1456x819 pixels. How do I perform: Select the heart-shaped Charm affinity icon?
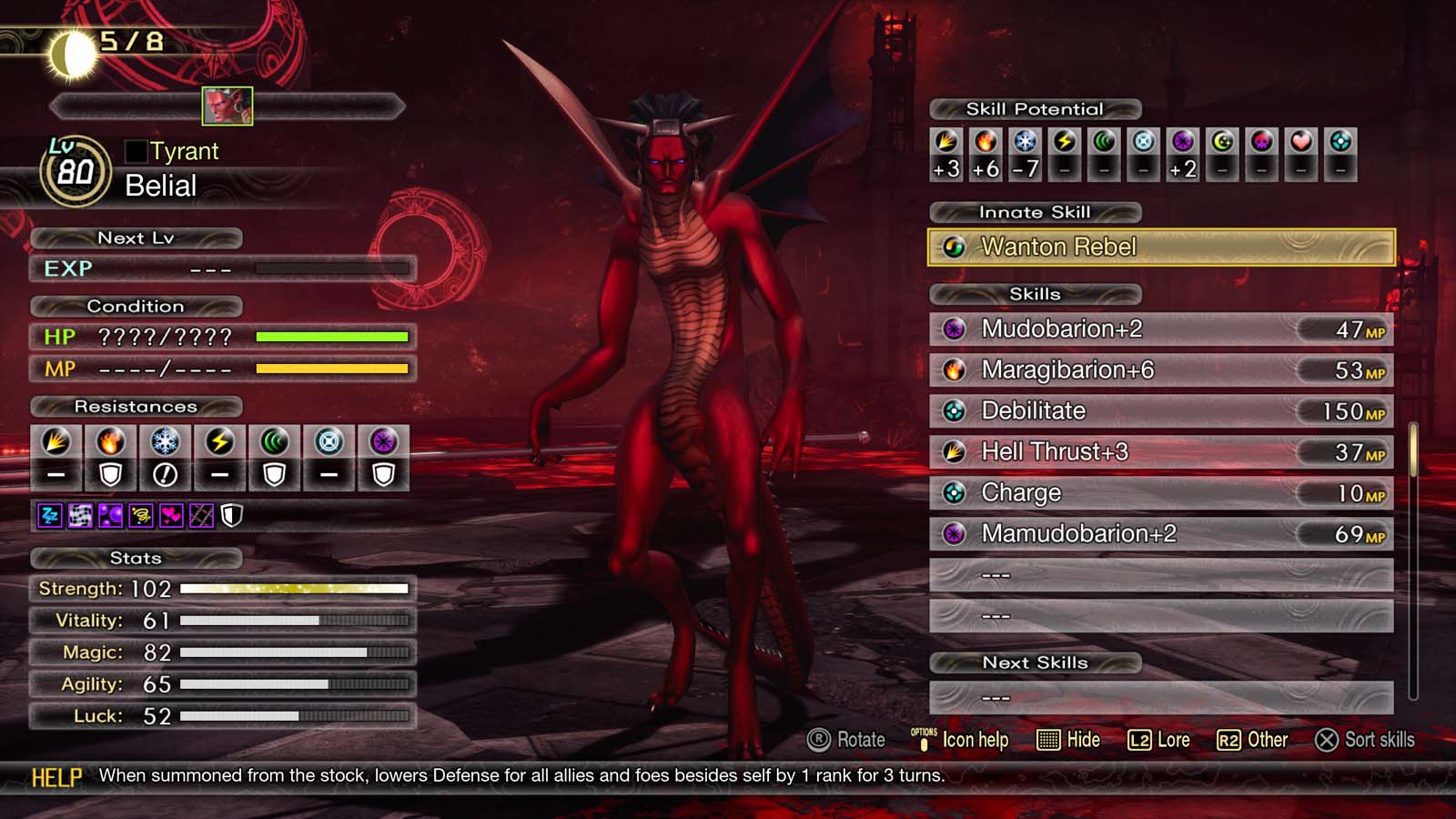[x=1299, y=142]
